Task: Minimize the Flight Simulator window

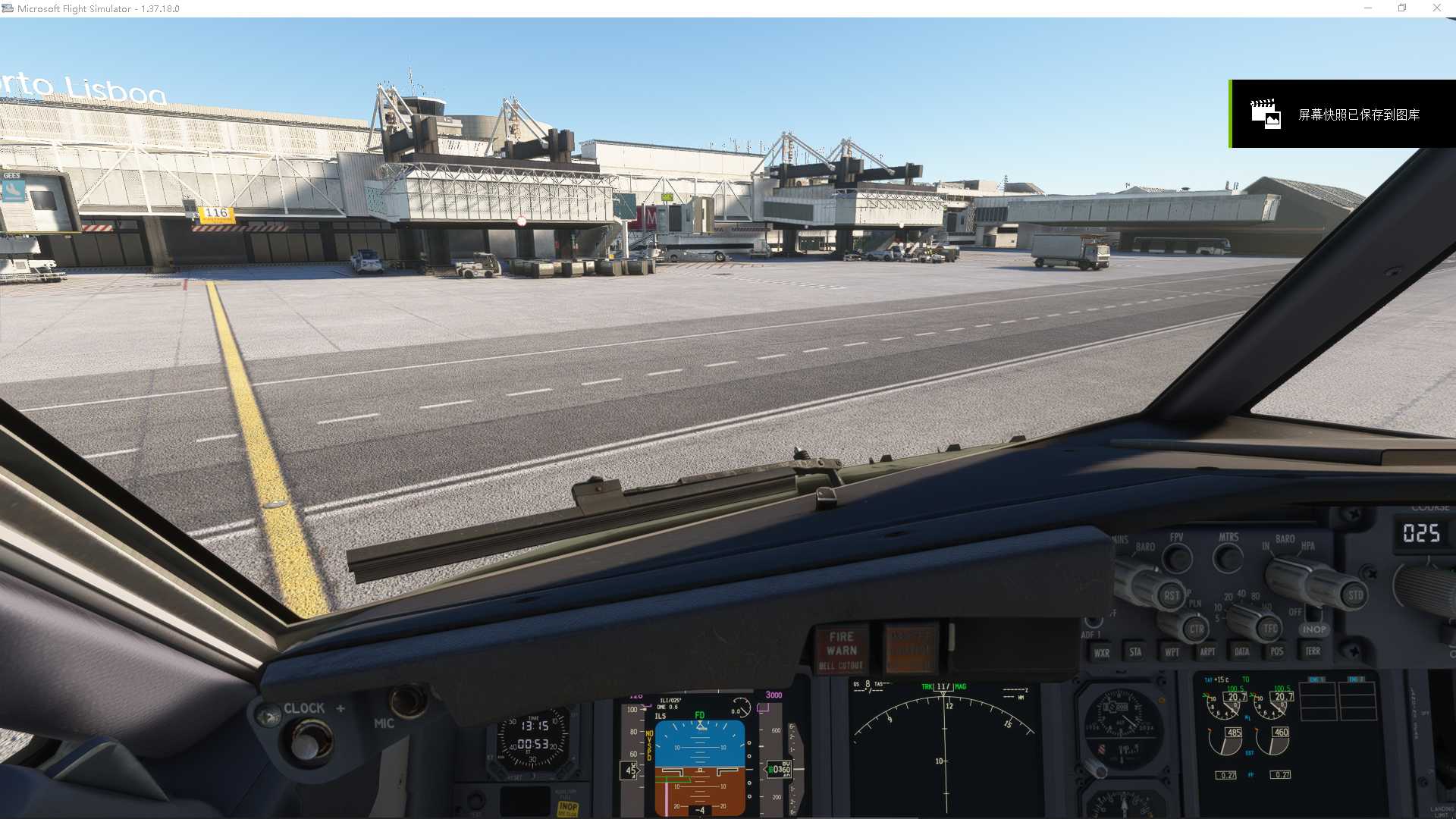Action: [1368, 8]
